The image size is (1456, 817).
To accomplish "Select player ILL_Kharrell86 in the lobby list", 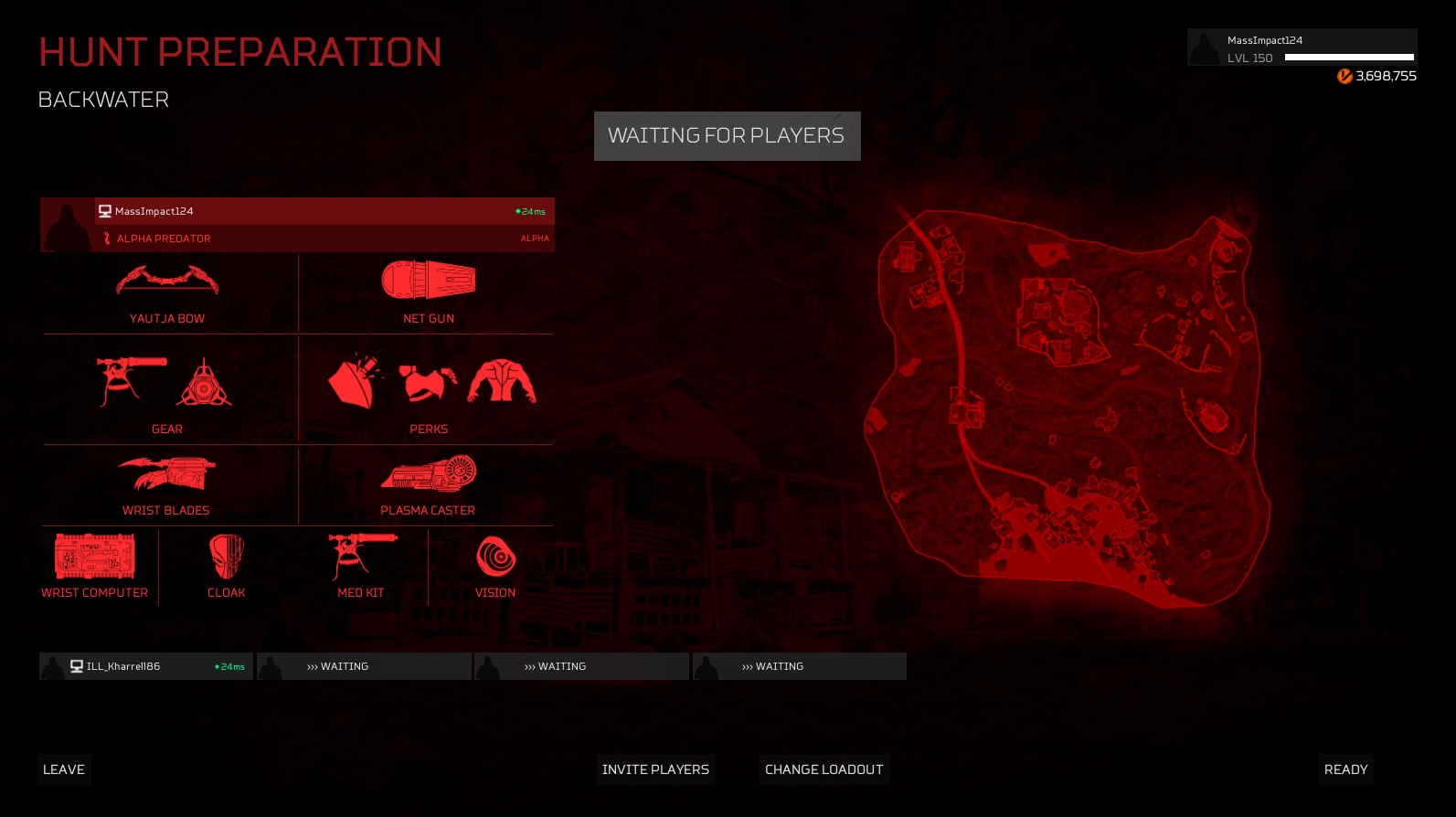I will pos(146,666).
